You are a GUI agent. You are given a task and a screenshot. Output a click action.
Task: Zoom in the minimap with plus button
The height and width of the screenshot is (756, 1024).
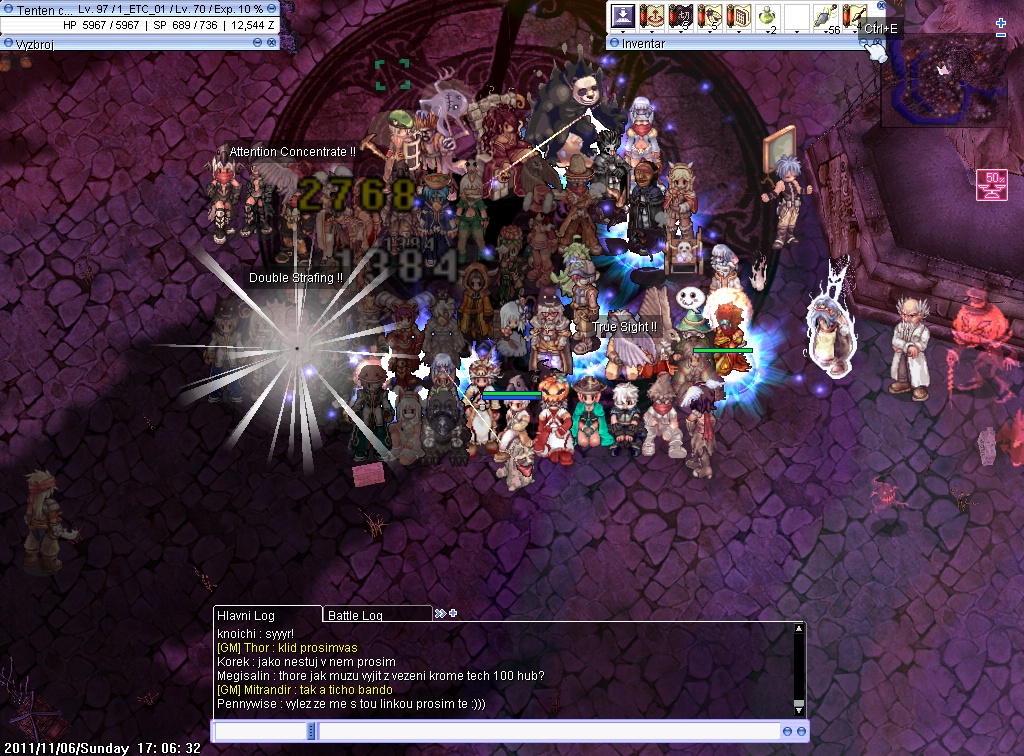pos(1001,22)
